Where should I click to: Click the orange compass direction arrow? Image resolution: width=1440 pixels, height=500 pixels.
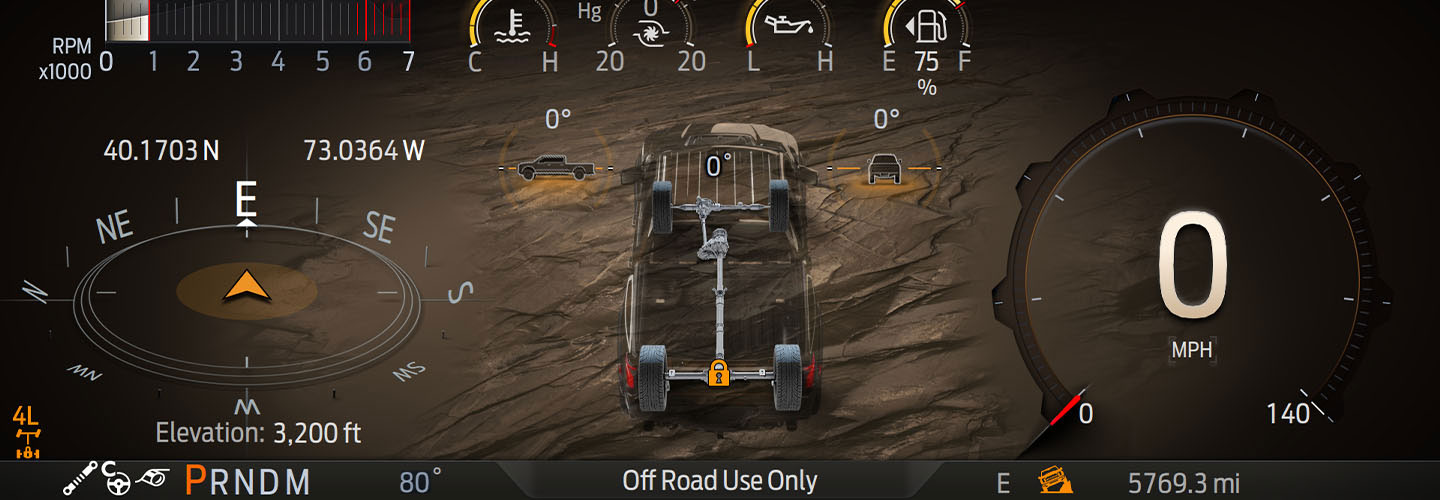[x=246, y=286]
